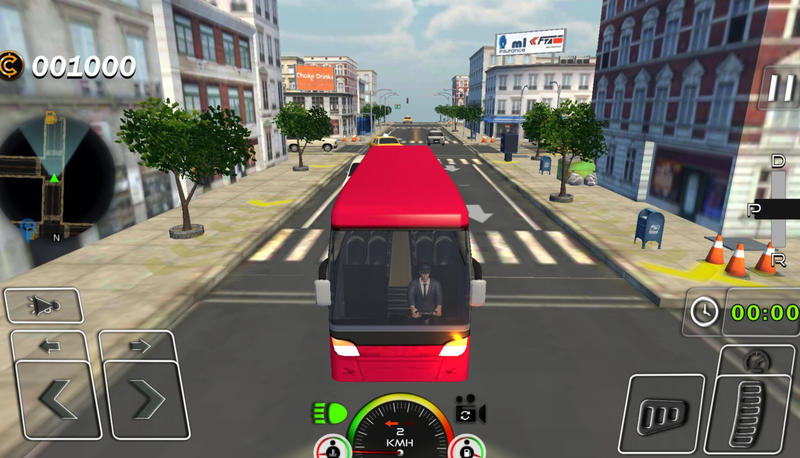Turn on the left turn signal
This screenshot has width=800, height=458.
(50, 346)
